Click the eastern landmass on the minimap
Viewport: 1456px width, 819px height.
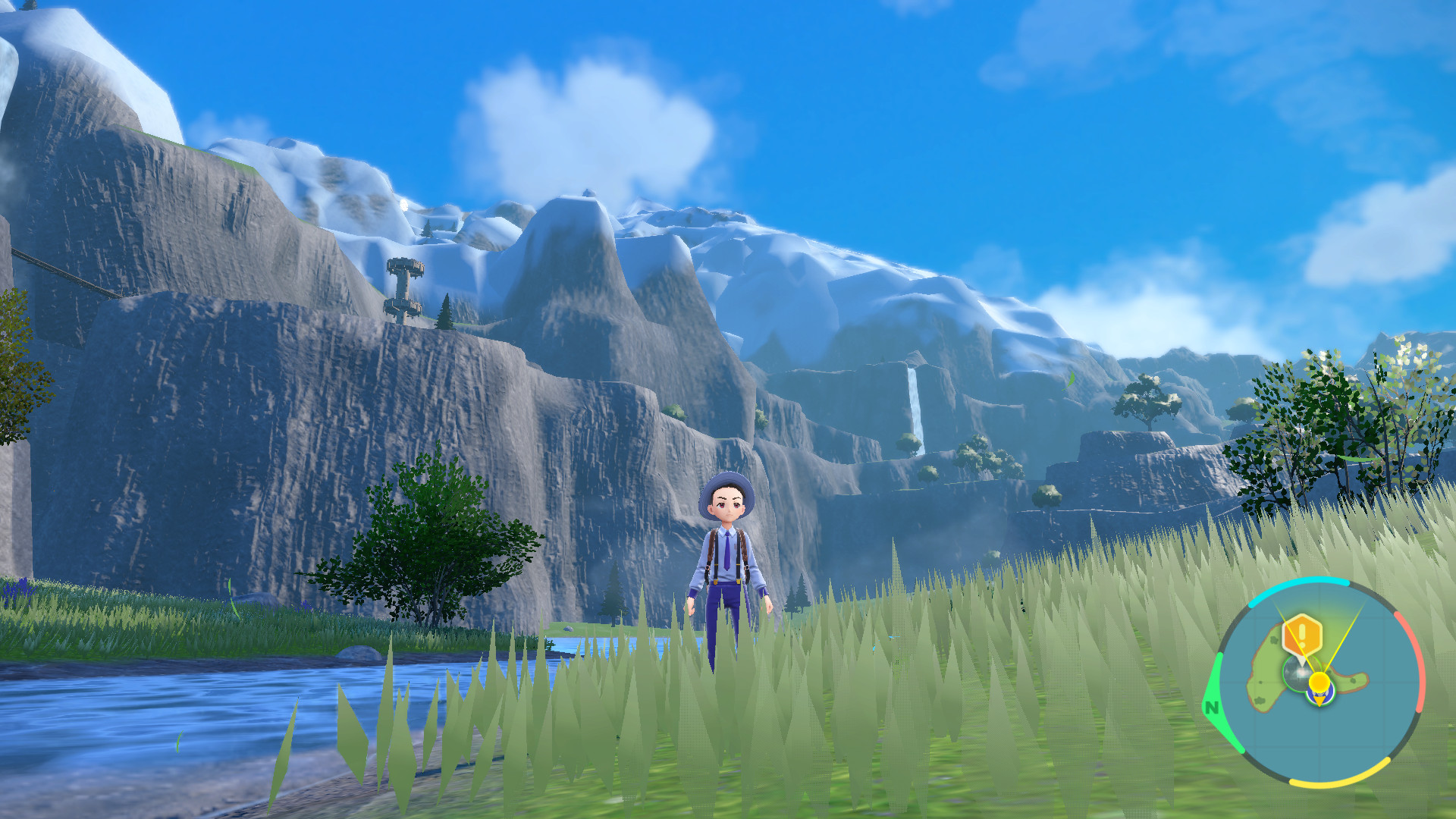coord(1354,679)
